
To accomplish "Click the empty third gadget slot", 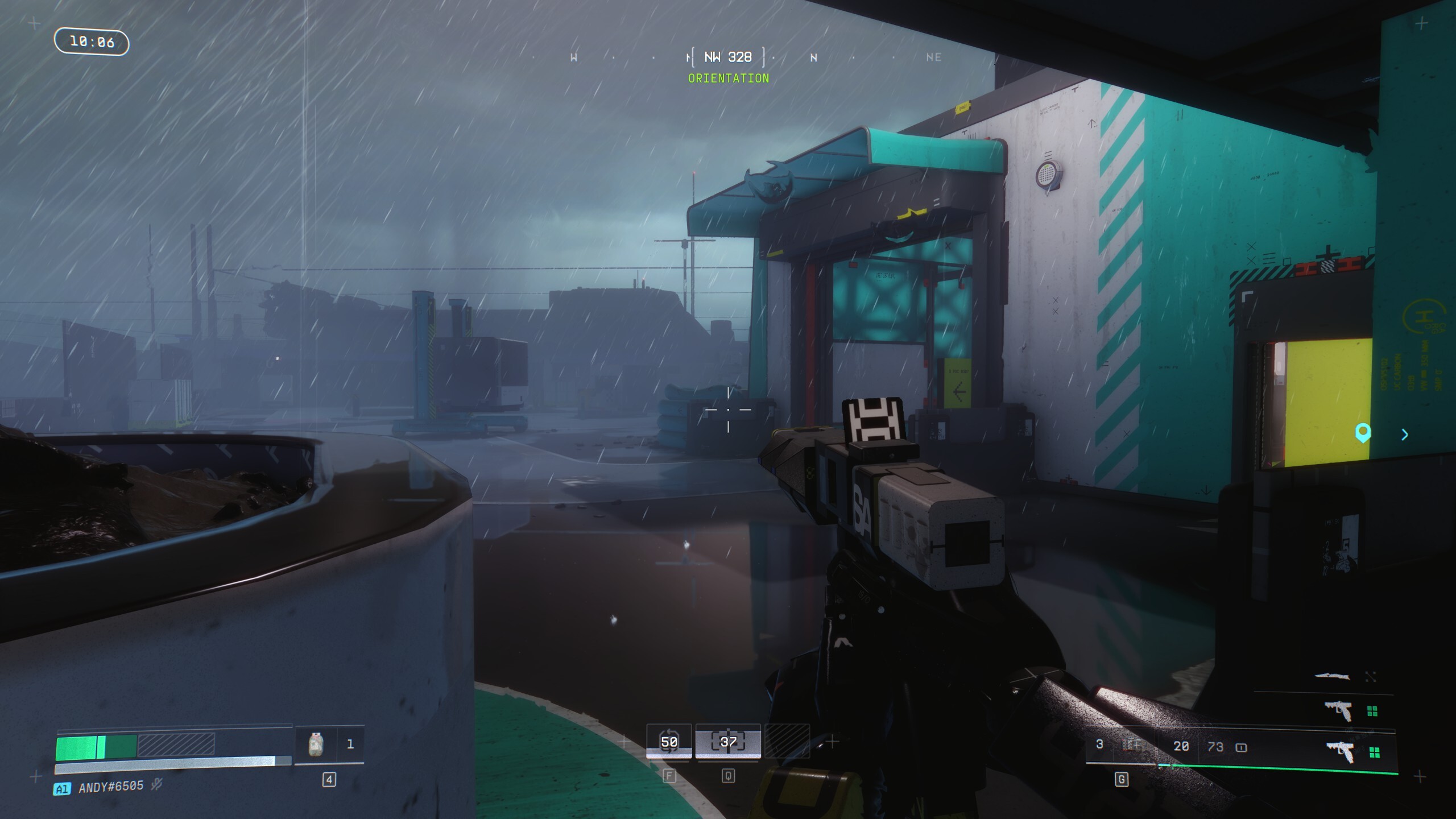I will (x=791, y=742).
